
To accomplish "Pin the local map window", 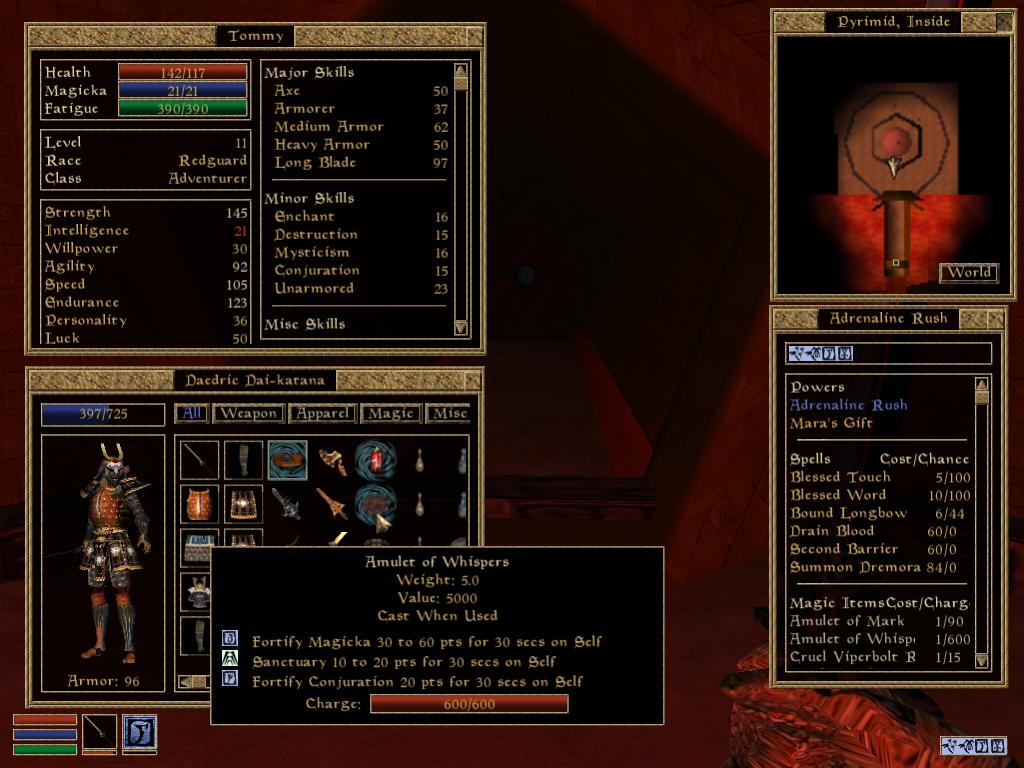I will (x=996, y=22).
